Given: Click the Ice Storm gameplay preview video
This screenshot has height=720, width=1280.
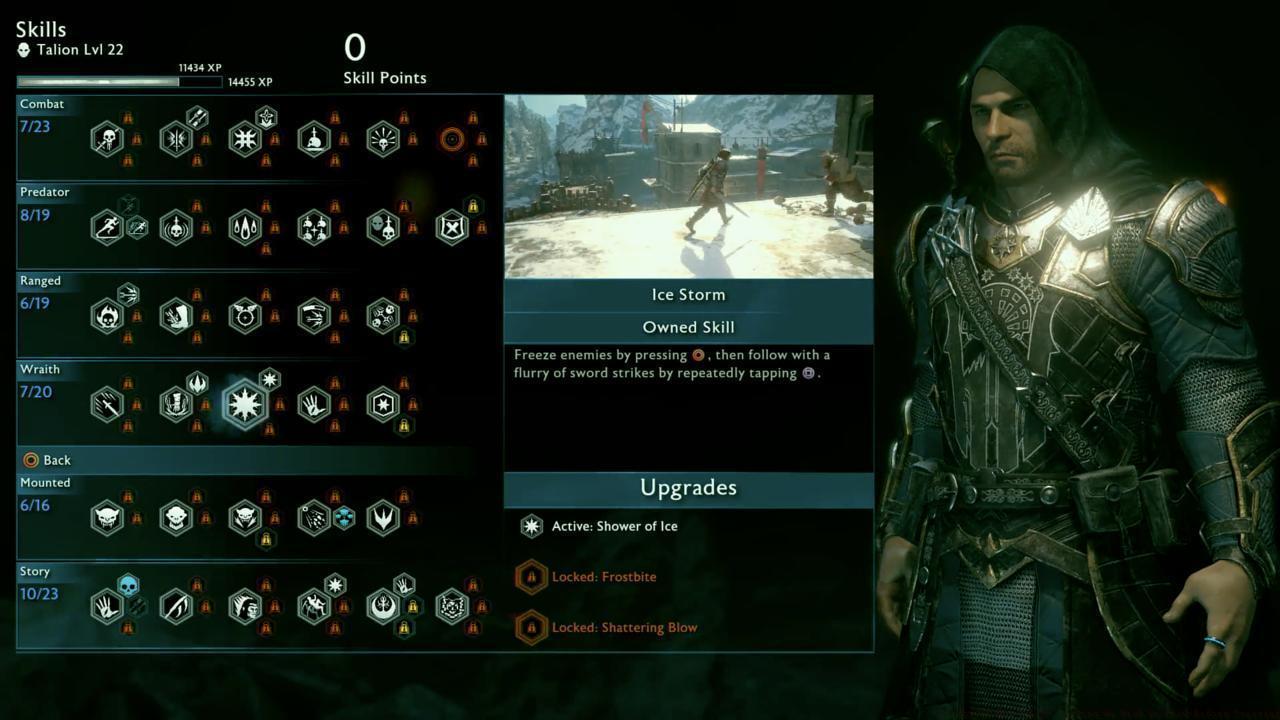Looking at the screenshot, I should pyautogui.click(x=688, y=186).
